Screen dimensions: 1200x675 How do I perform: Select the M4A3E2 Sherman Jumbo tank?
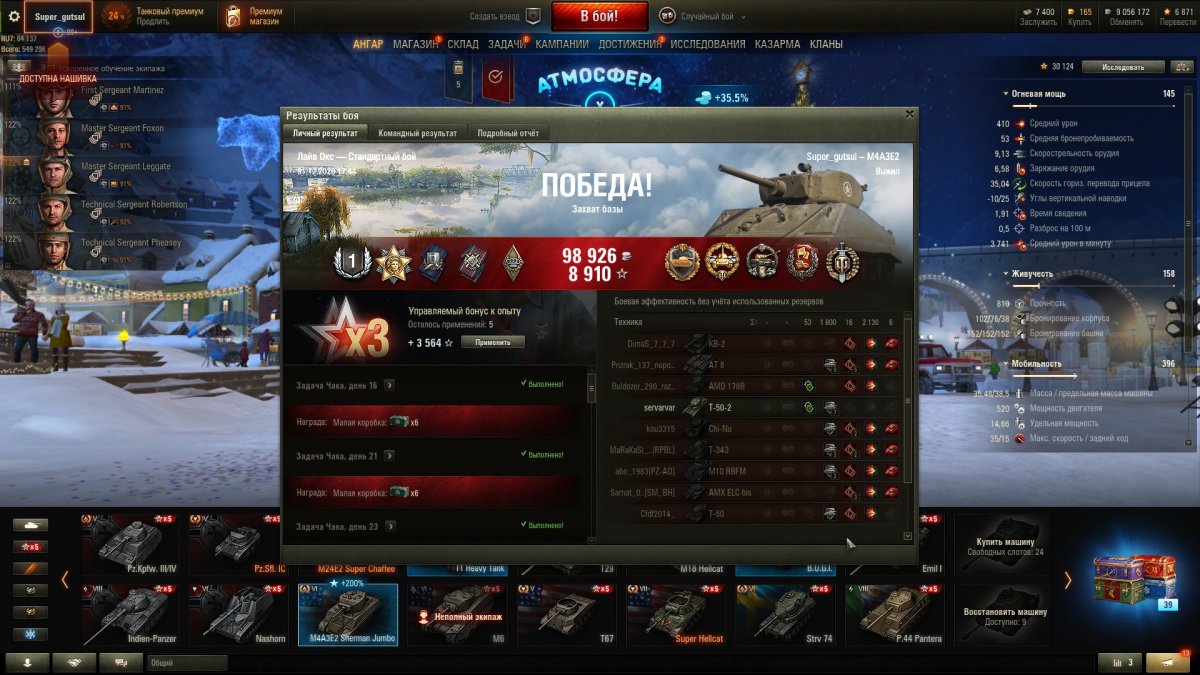[x=348, y=614]
